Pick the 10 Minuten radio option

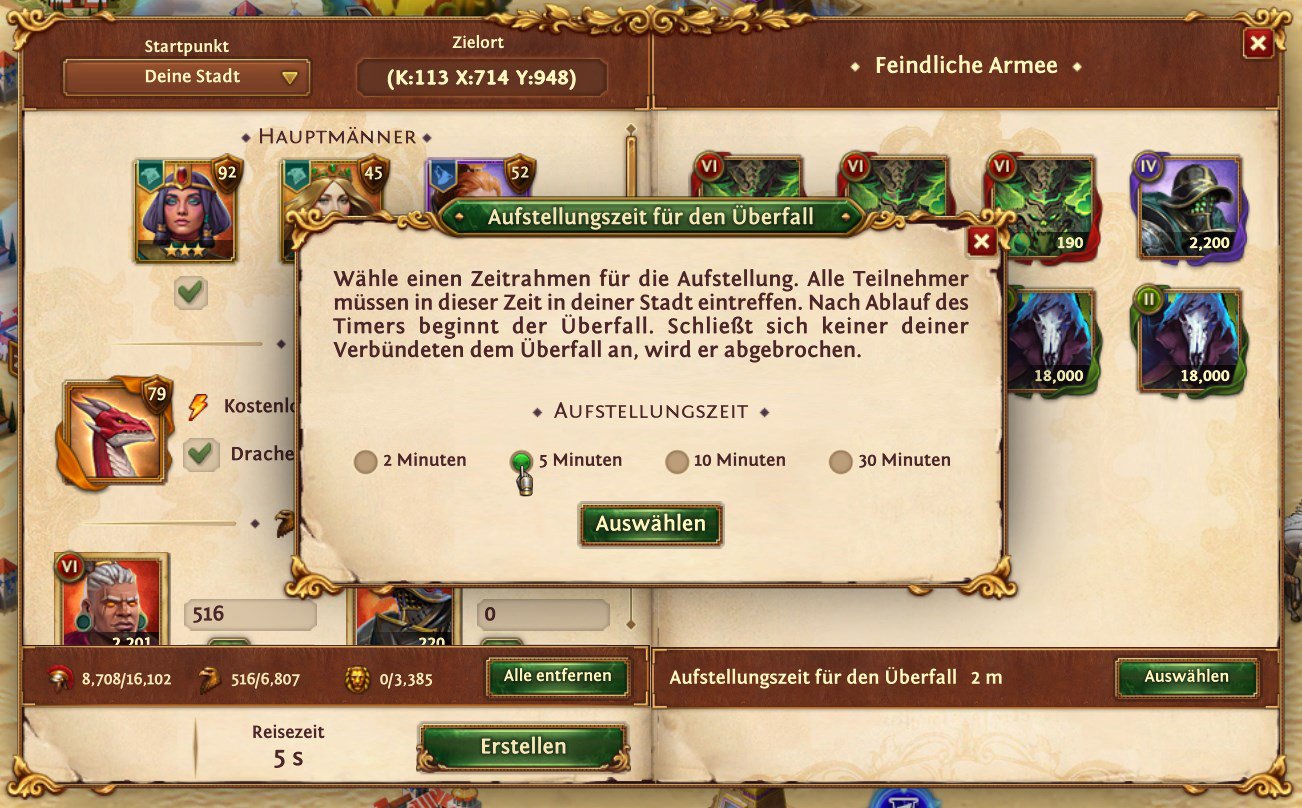click(677, 461)
